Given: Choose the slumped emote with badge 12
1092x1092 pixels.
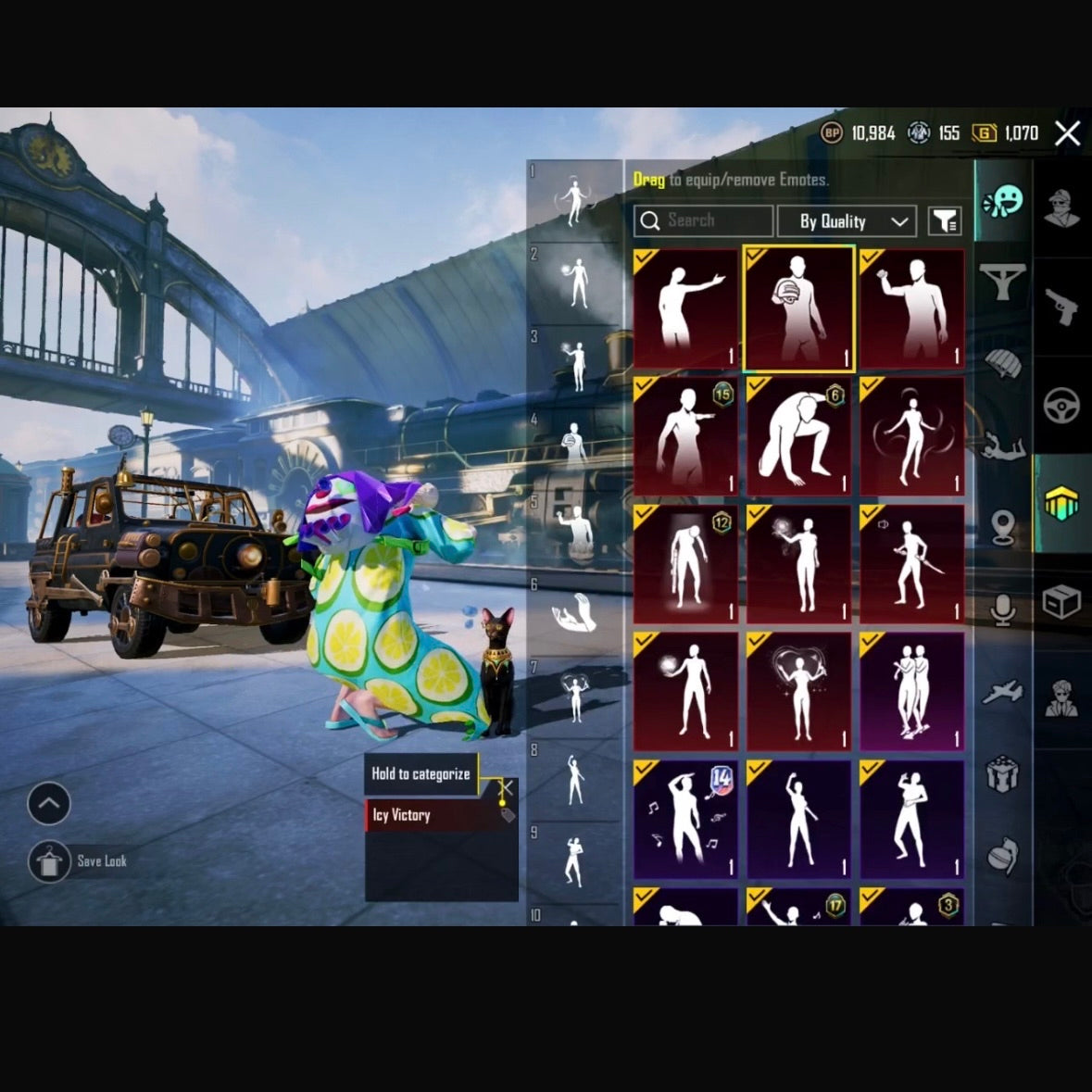Looking at the screenshot, I should [685, 564].
